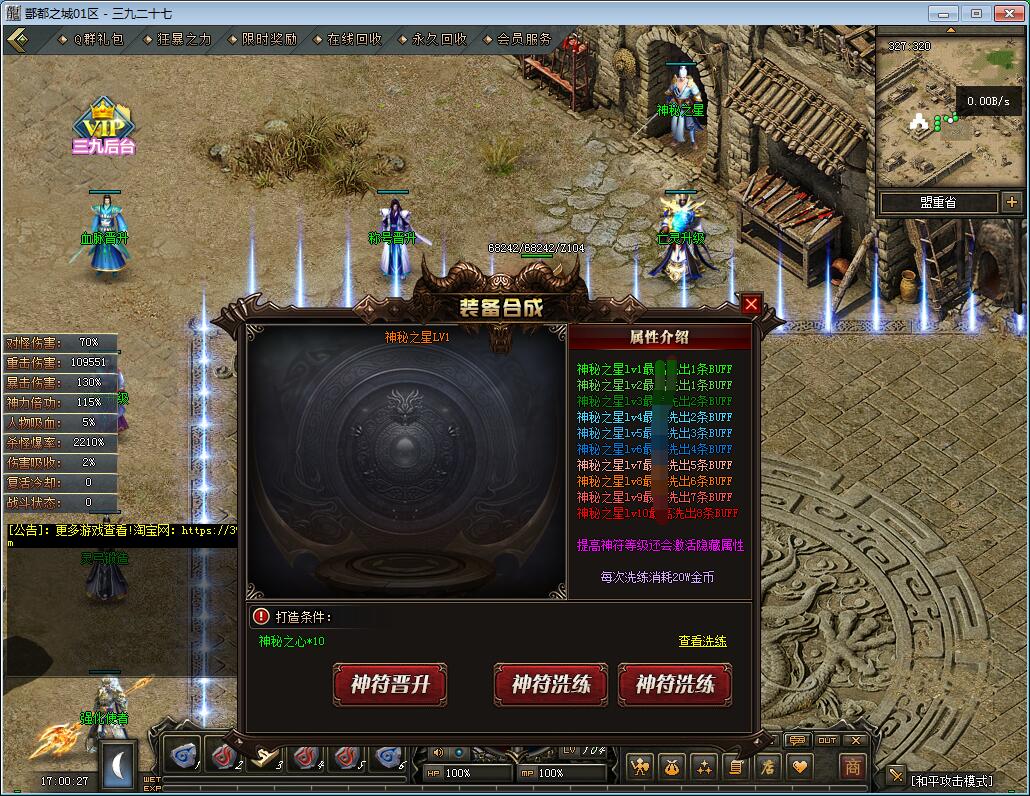
Task: Click the crescent moon icon
Action: (x=120, y=766)
